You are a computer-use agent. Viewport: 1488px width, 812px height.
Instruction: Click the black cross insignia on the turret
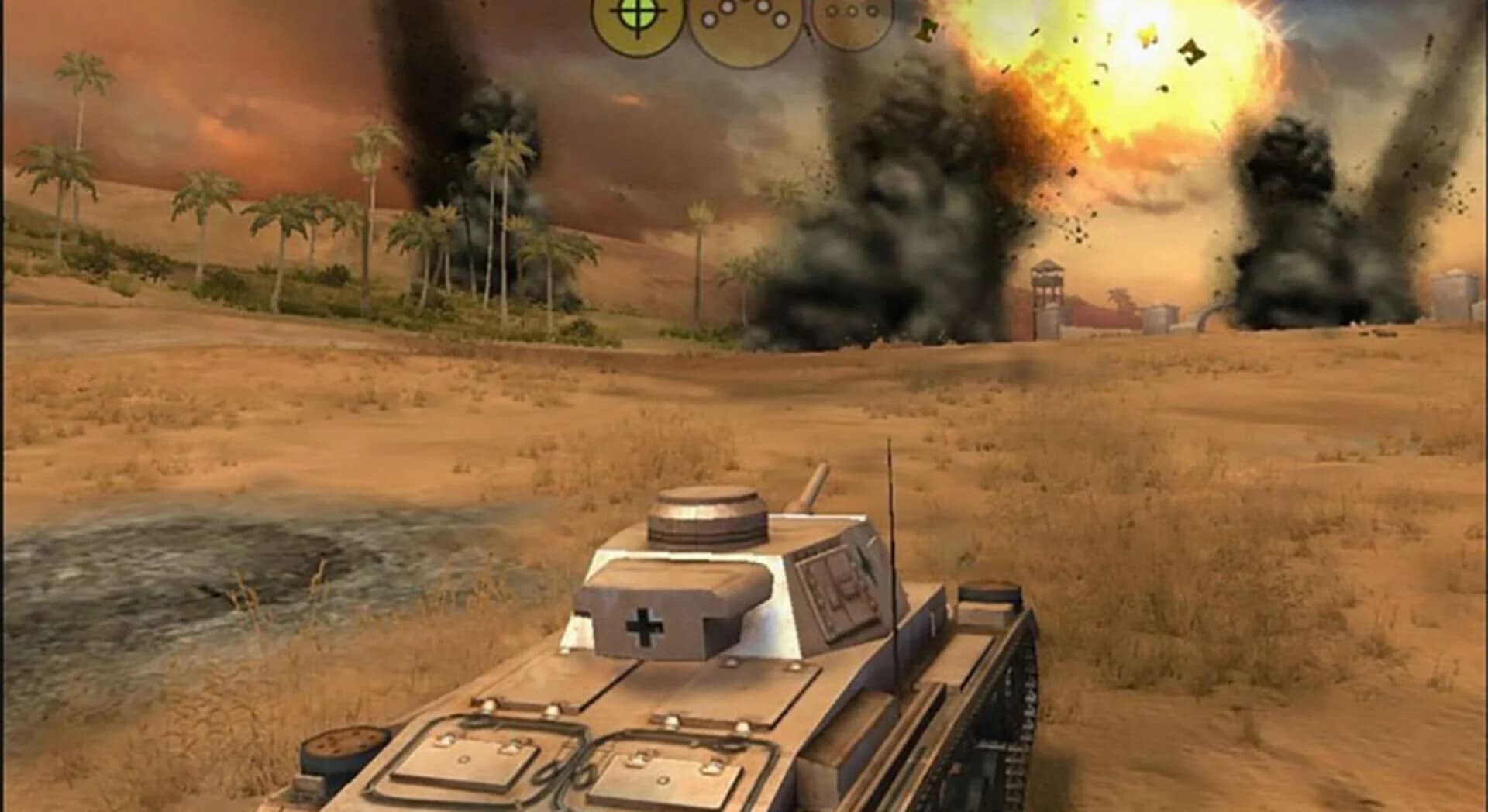pos(645,627)
